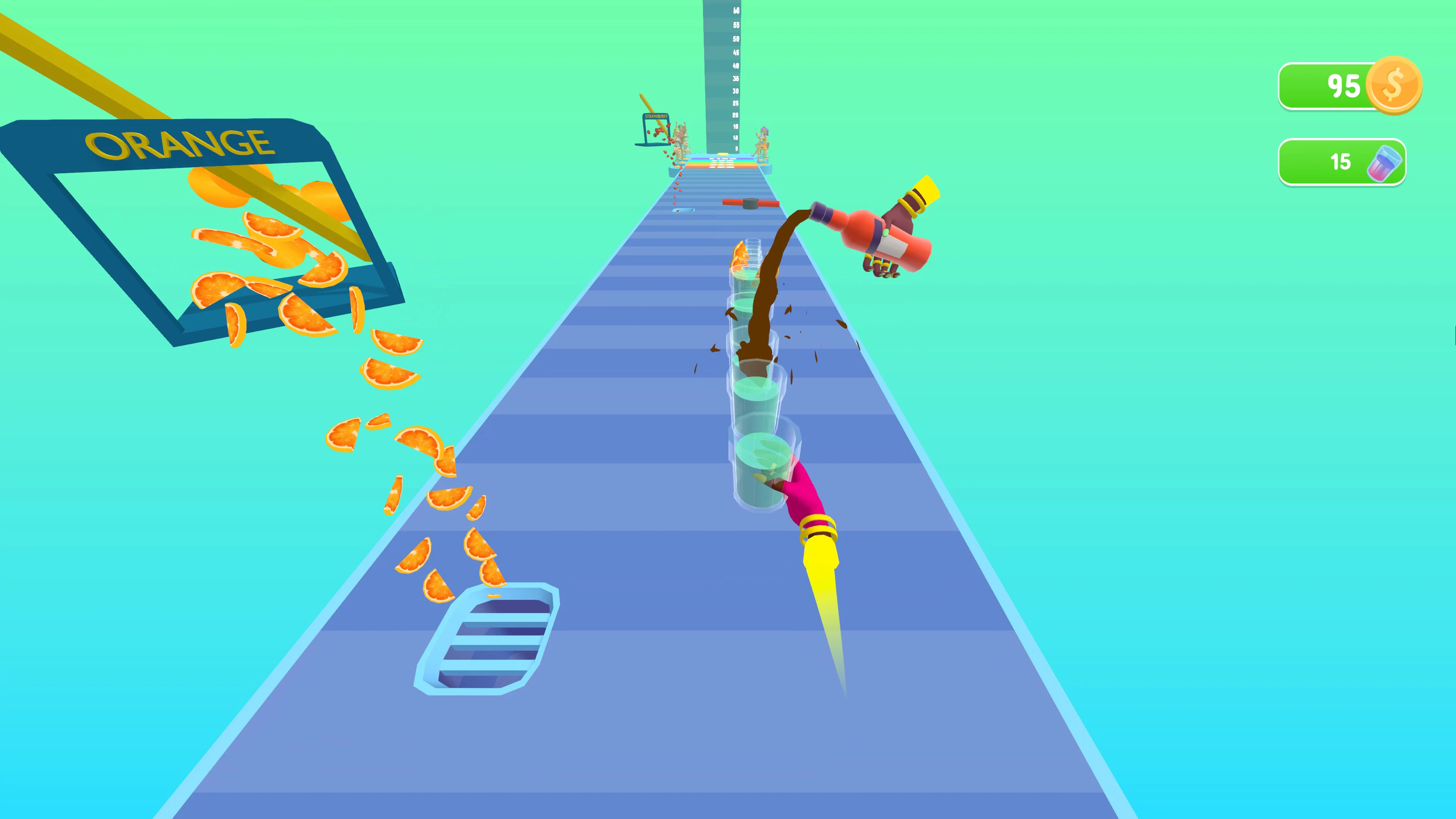Click the 60 mark atop the score tower
Viewport: 1456px width, 819px height.
coord(736,11)
